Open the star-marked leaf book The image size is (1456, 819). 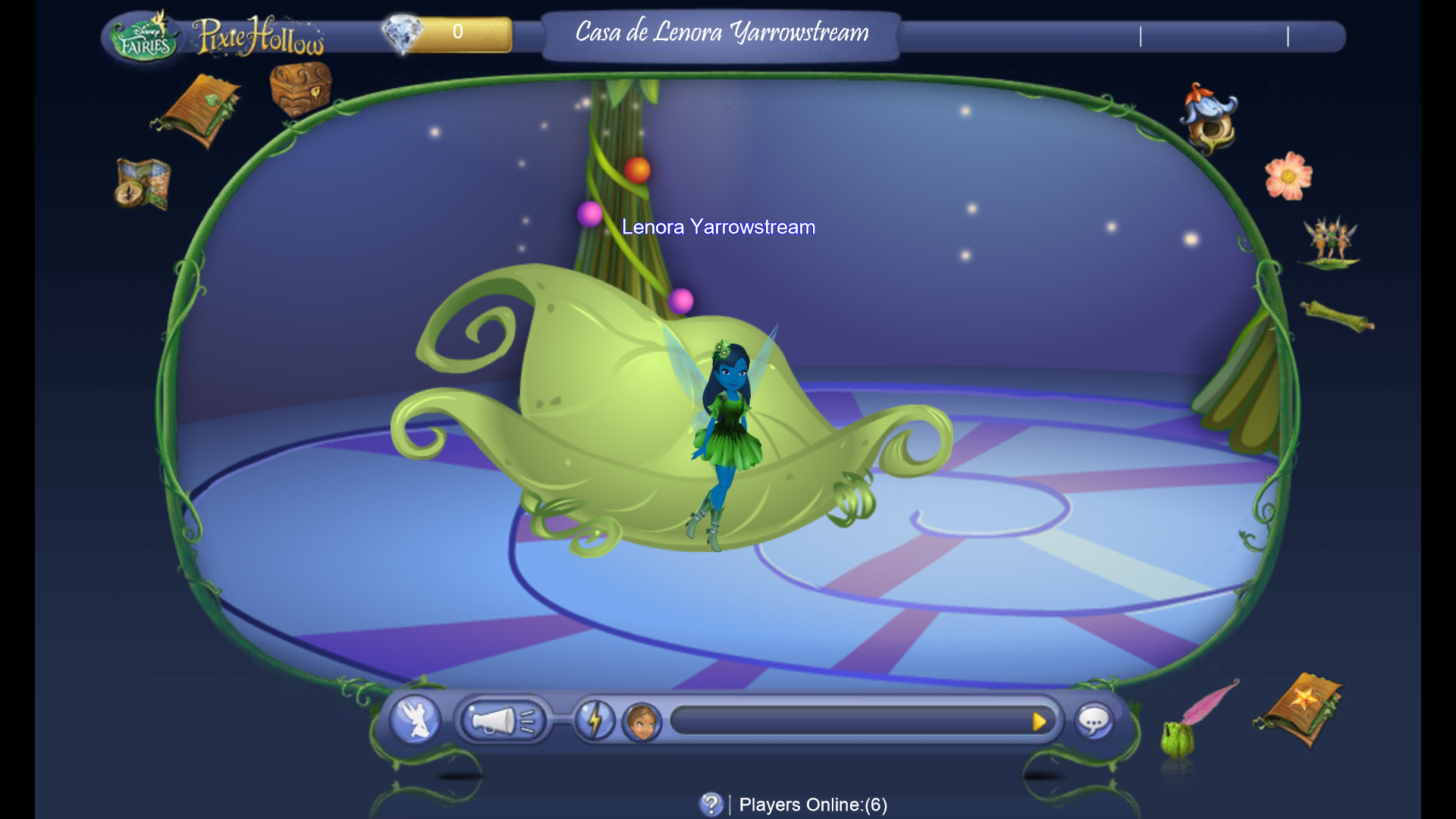1300,708
